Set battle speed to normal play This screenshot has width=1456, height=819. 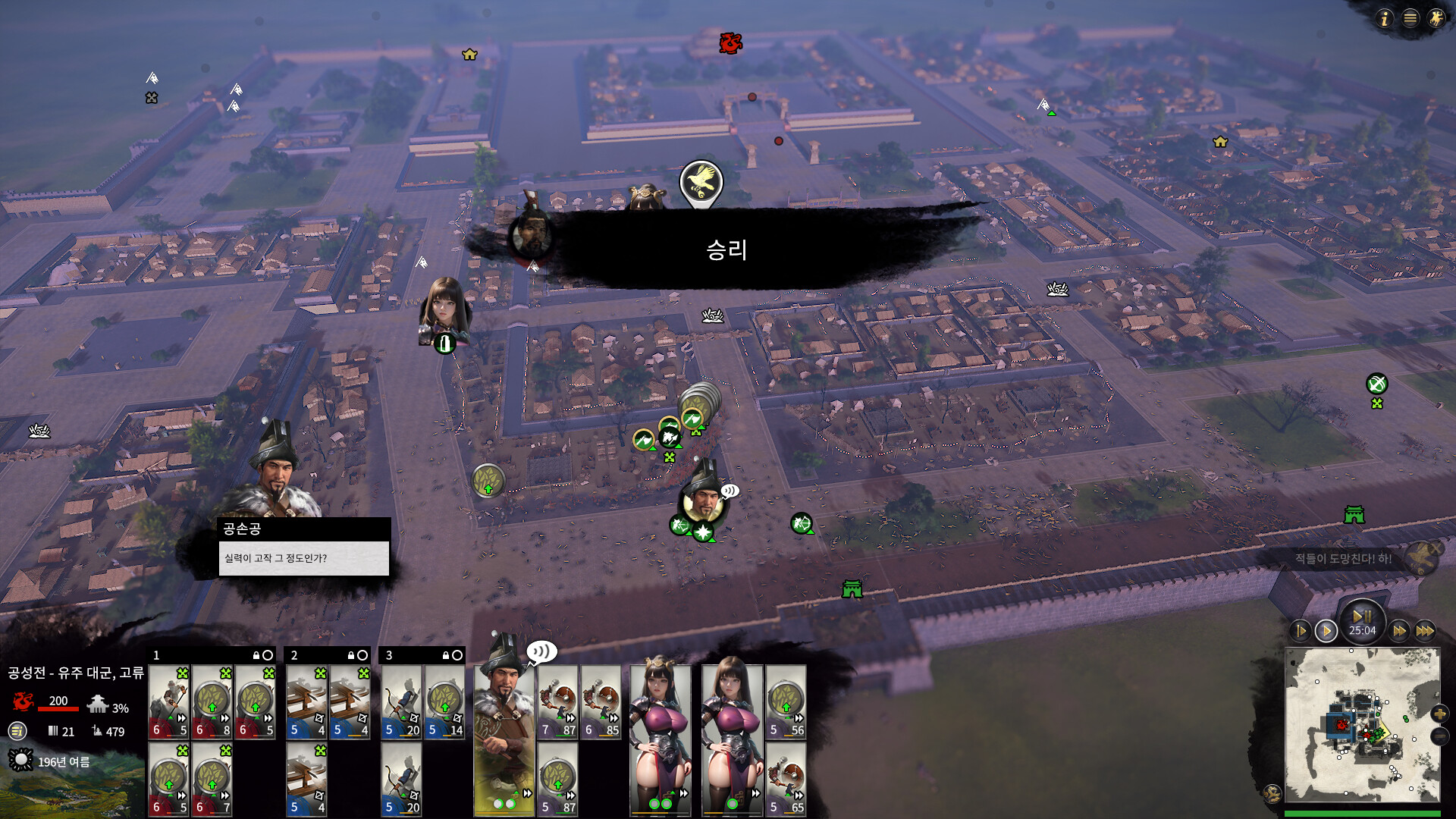click(1326, 631)
